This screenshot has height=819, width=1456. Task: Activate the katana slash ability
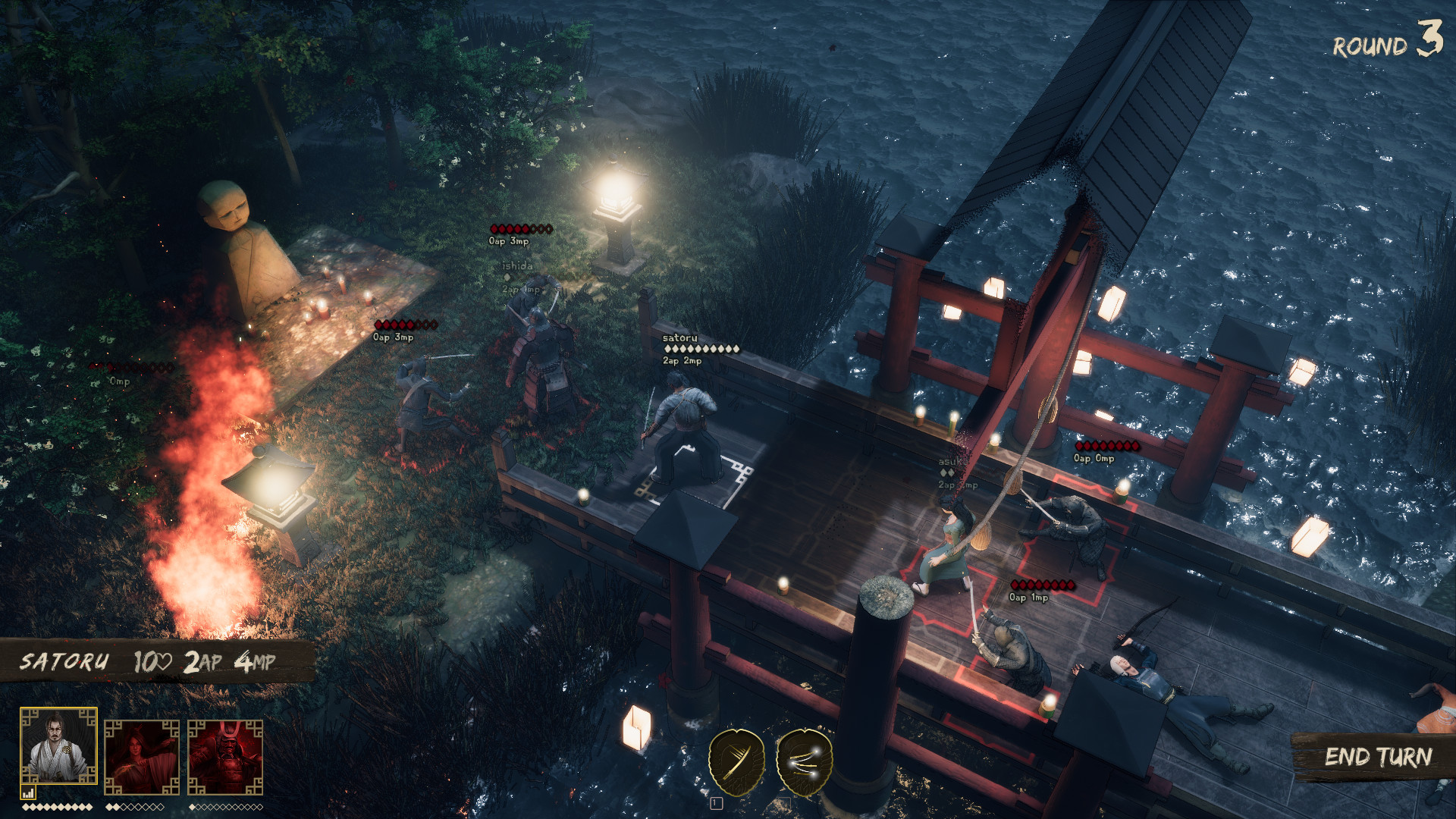click(736, 761)
